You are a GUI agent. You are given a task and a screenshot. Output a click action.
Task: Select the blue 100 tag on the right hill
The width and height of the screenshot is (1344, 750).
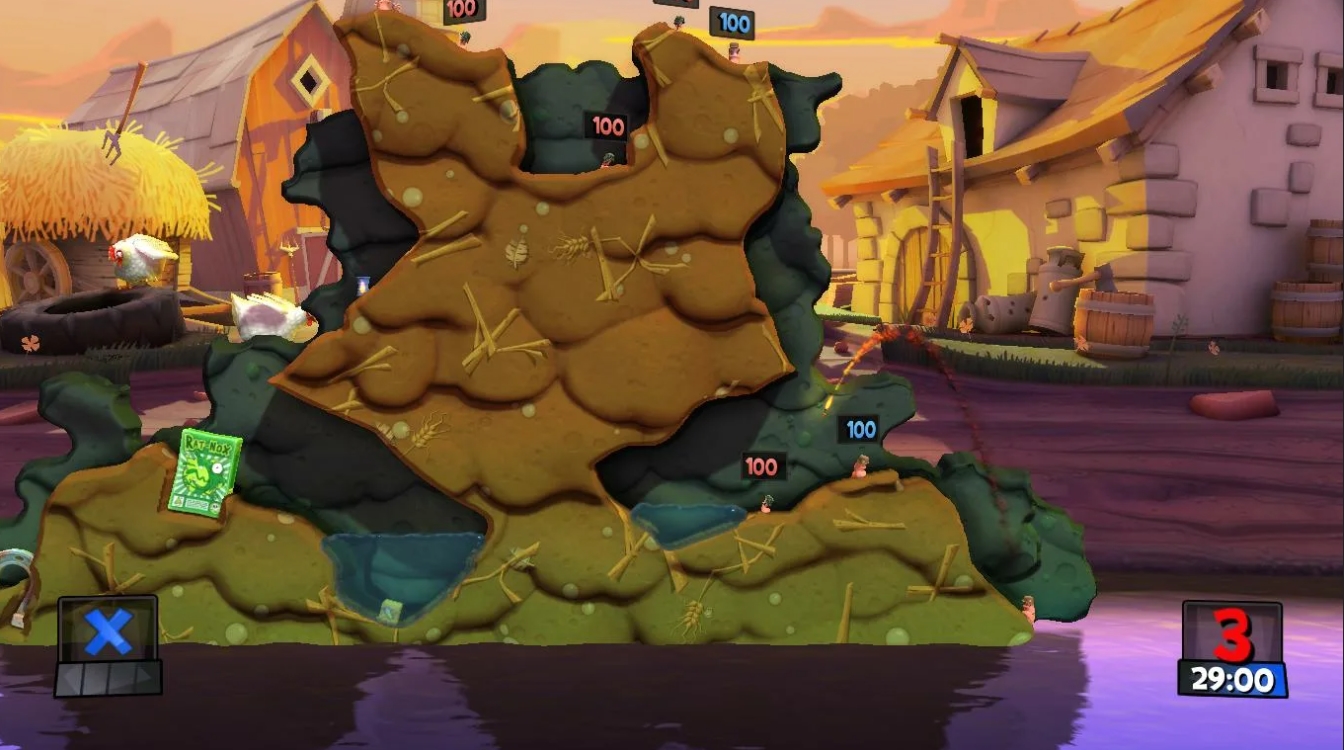coord(858,430)
